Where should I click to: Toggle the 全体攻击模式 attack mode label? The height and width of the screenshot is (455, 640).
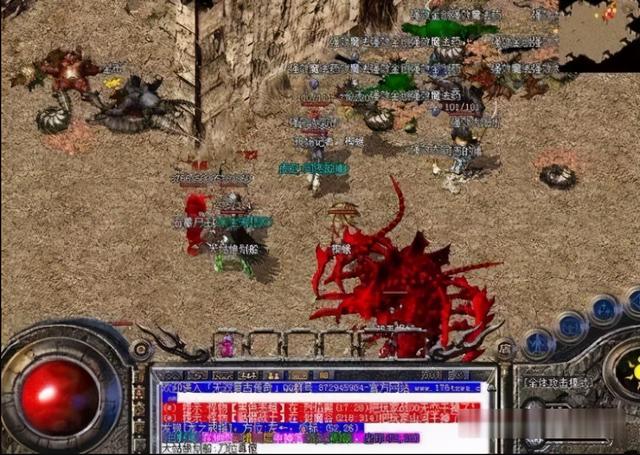[557, 382]
